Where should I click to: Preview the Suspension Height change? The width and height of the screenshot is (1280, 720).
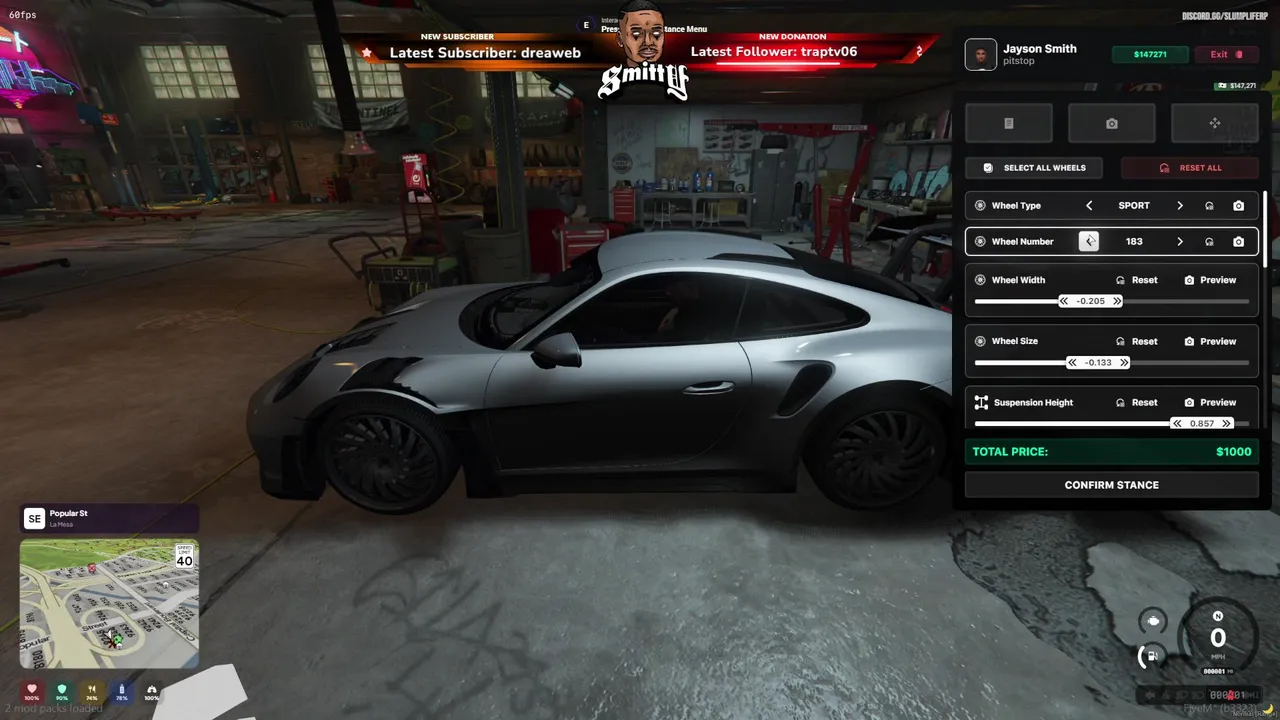[1210, 403]
